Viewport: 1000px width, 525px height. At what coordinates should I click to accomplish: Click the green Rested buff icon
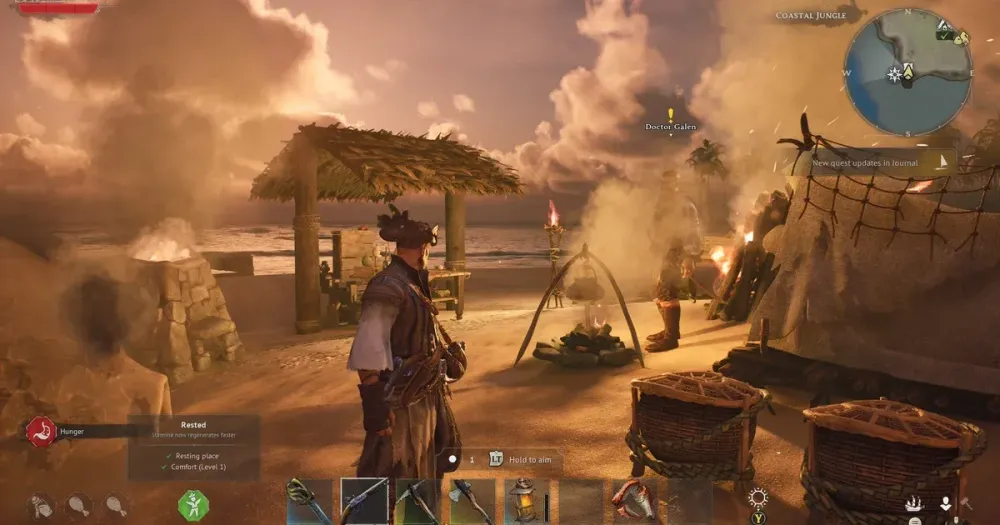193,505
